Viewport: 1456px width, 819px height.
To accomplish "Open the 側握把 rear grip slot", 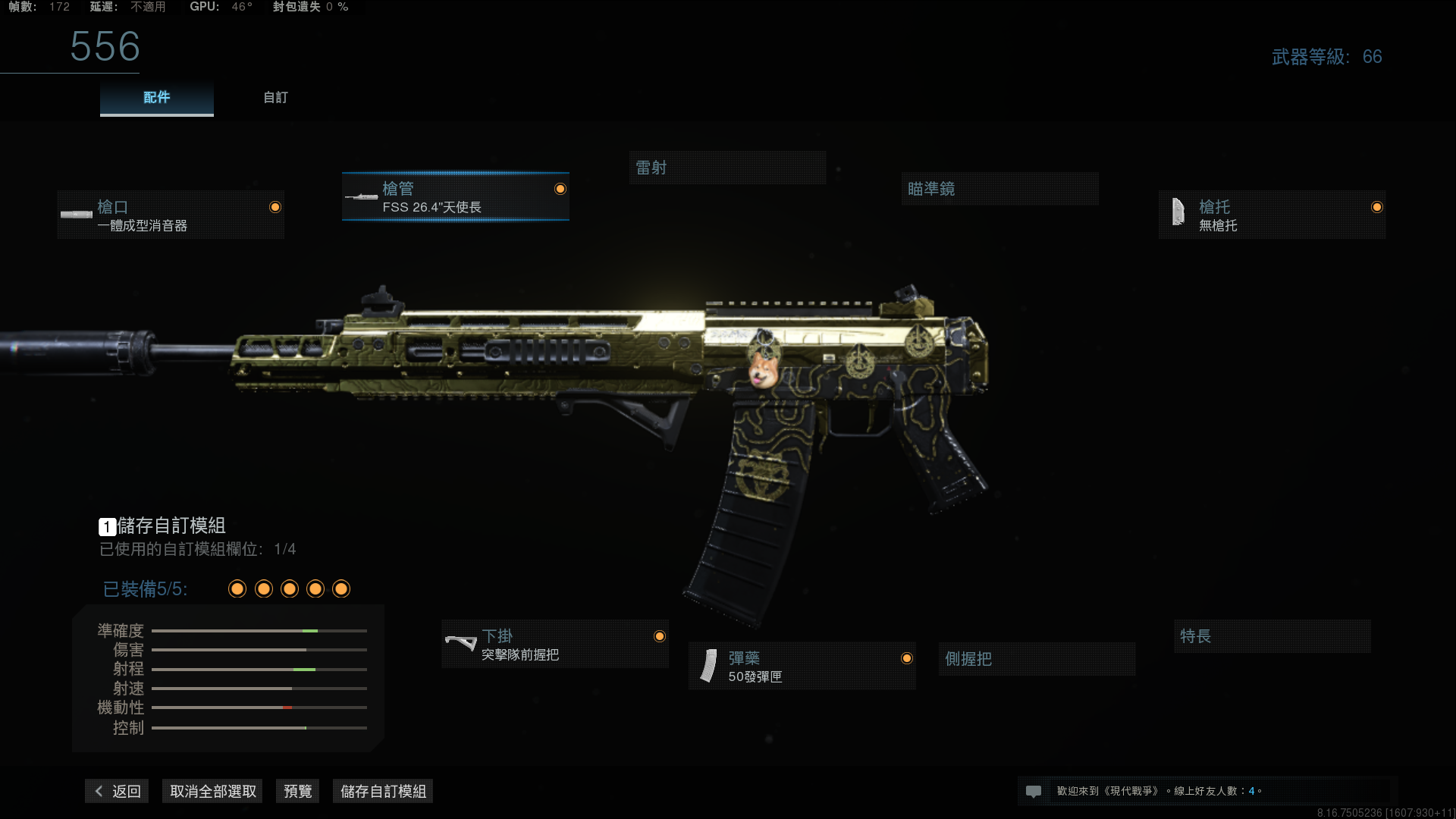I will tap(1036, 658).
